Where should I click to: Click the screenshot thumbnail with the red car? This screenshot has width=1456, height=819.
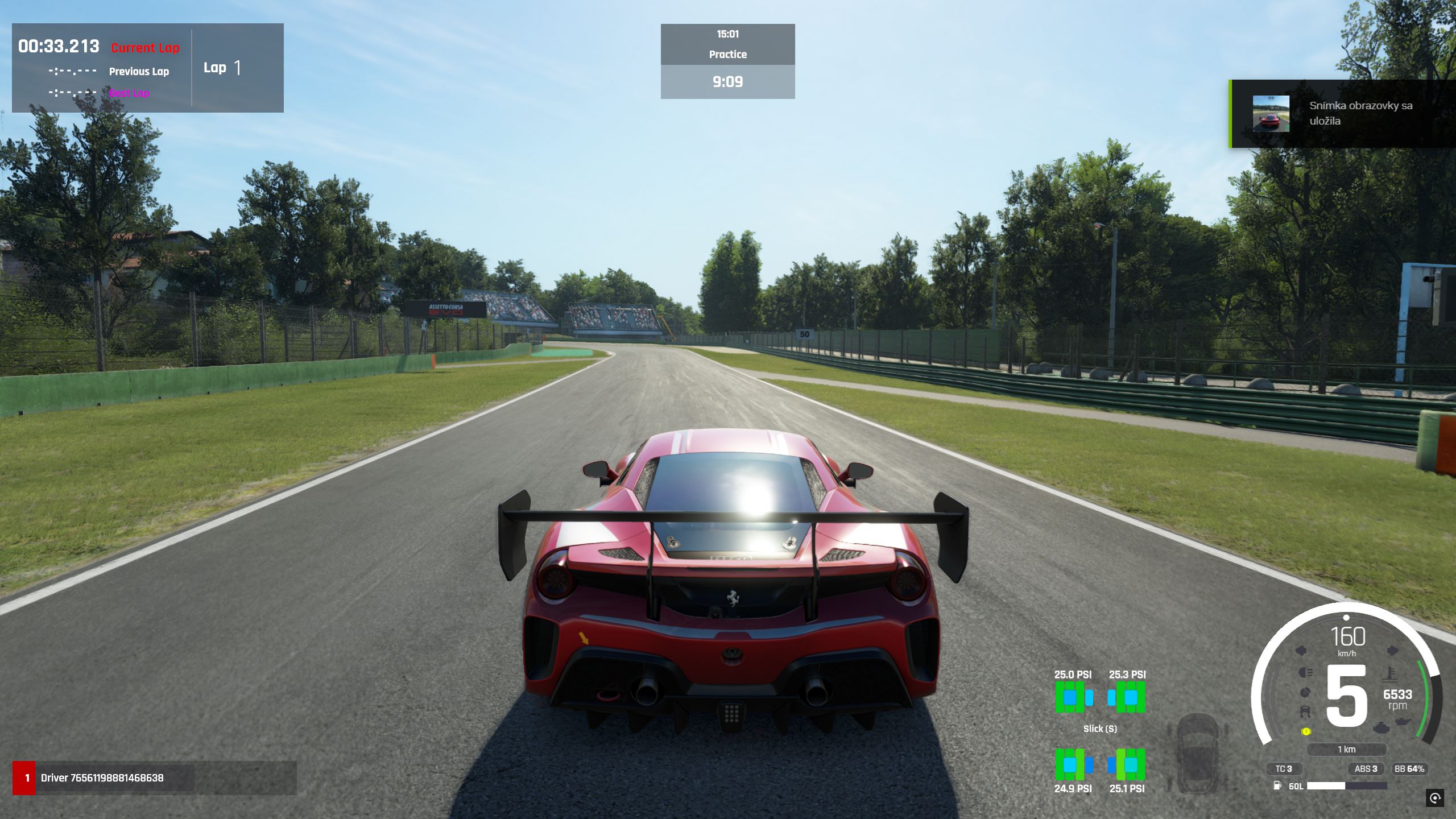click(1271, 114)
